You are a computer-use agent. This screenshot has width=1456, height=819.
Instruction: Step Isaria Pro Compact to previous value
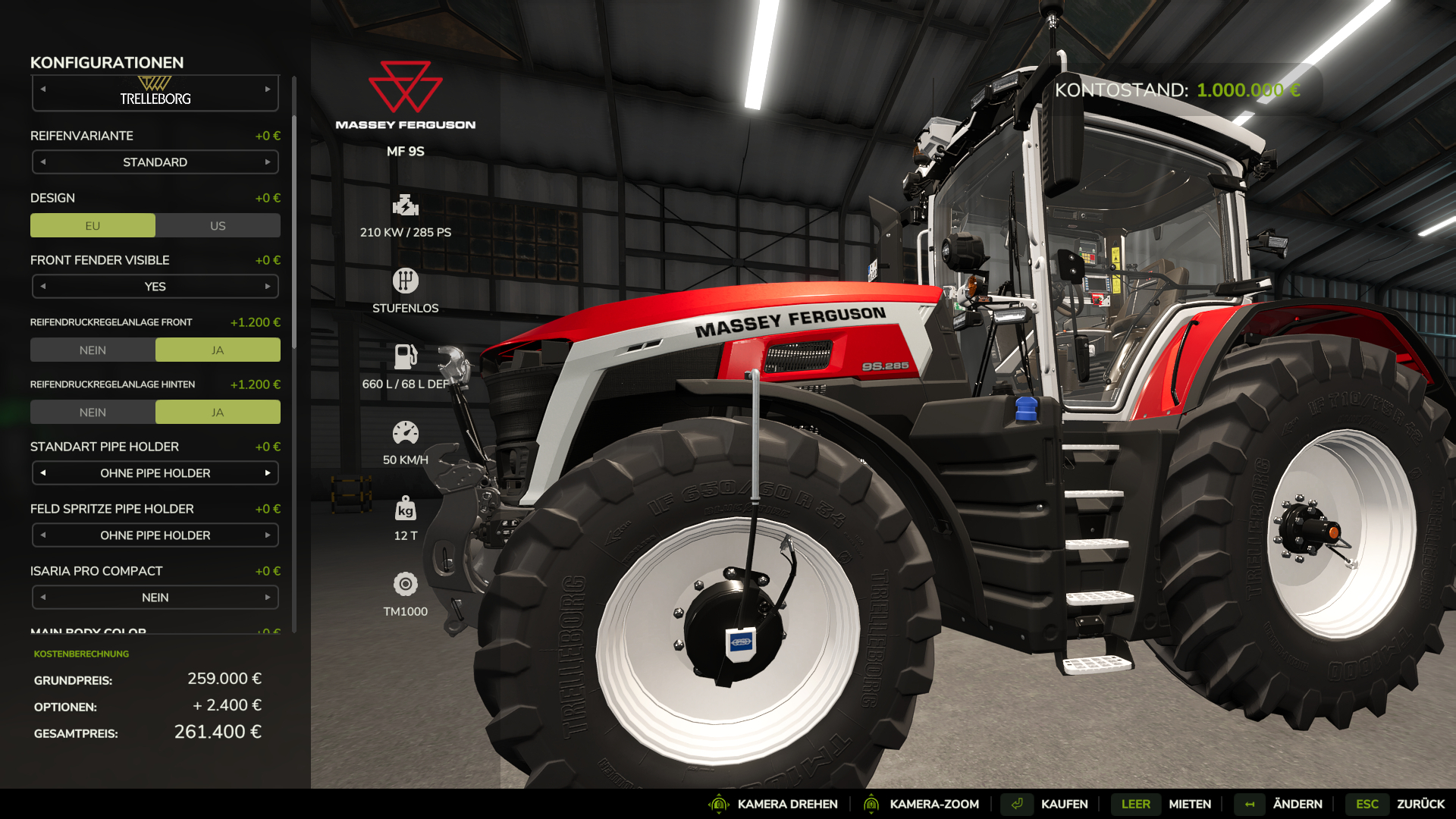coord(43,598)
